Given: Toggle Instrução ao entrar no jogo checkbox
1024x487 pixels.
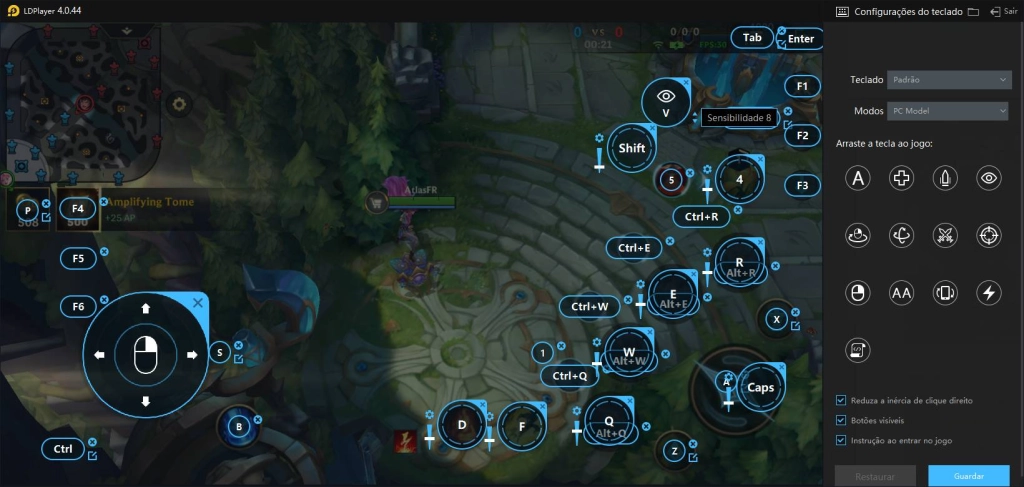Looking at the screenshot, I should 841,440.
